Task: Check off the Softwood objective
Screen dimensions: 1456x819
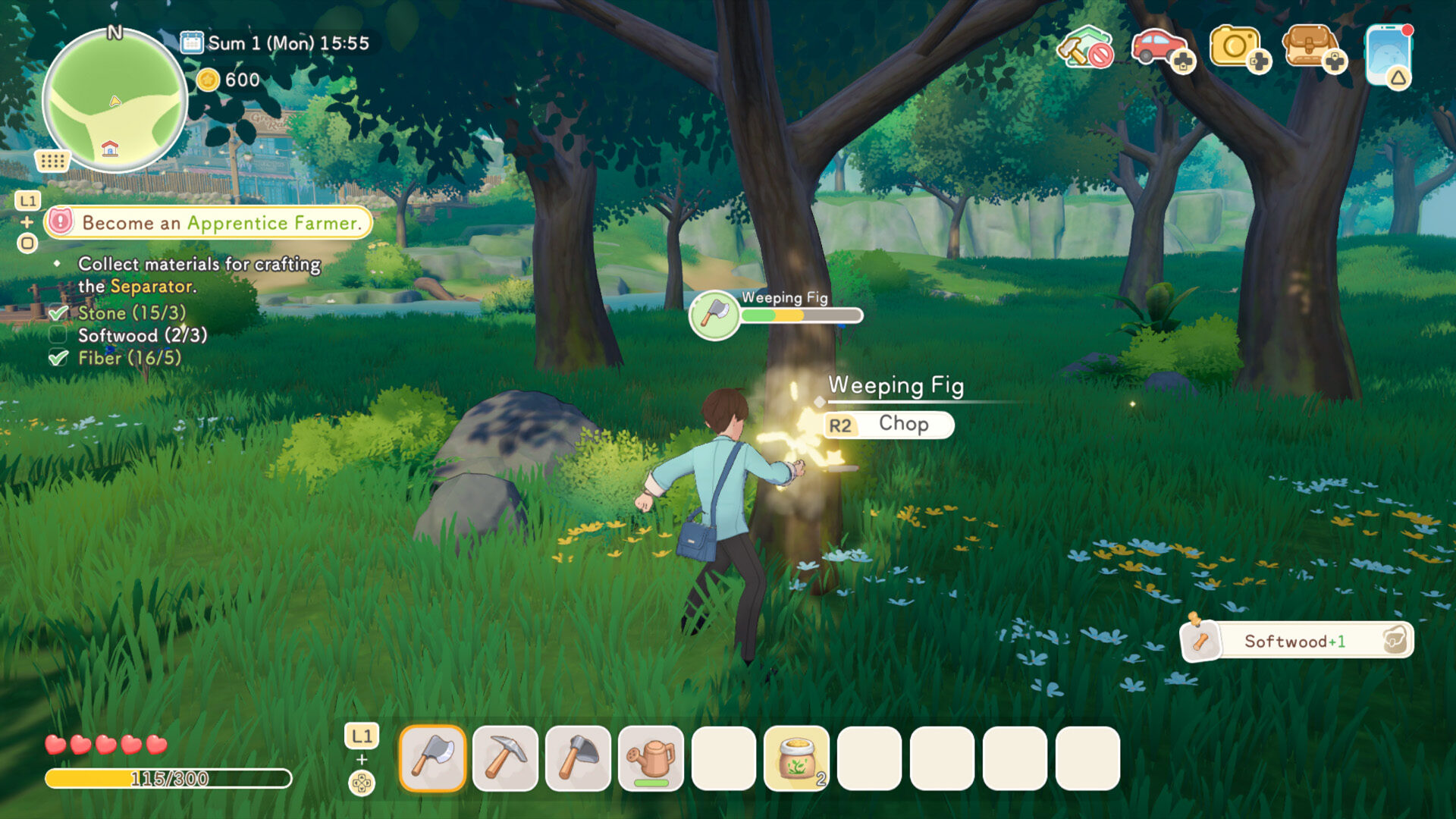Action: [x=57, y=336]
